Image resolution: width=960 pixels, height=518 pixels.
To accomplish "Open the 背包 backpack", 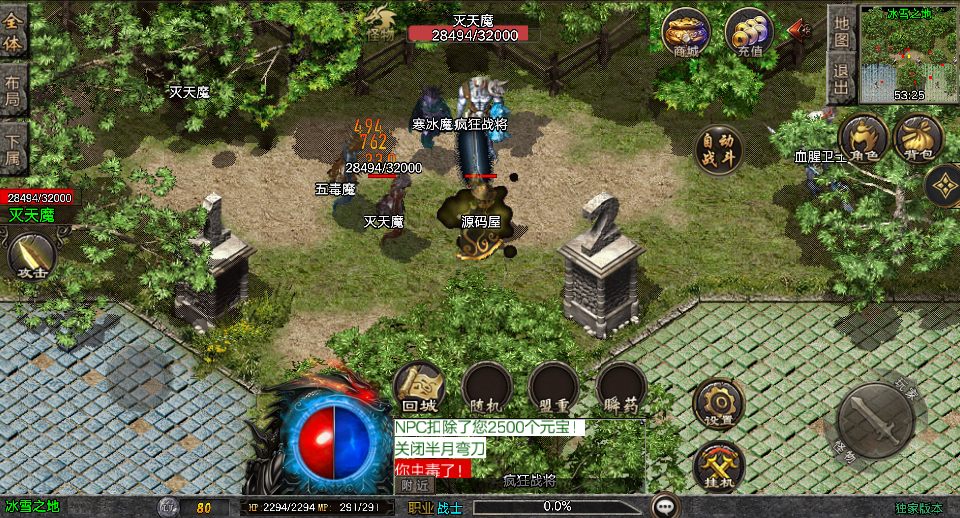I will pyautogui.click(x=918, y=138).
